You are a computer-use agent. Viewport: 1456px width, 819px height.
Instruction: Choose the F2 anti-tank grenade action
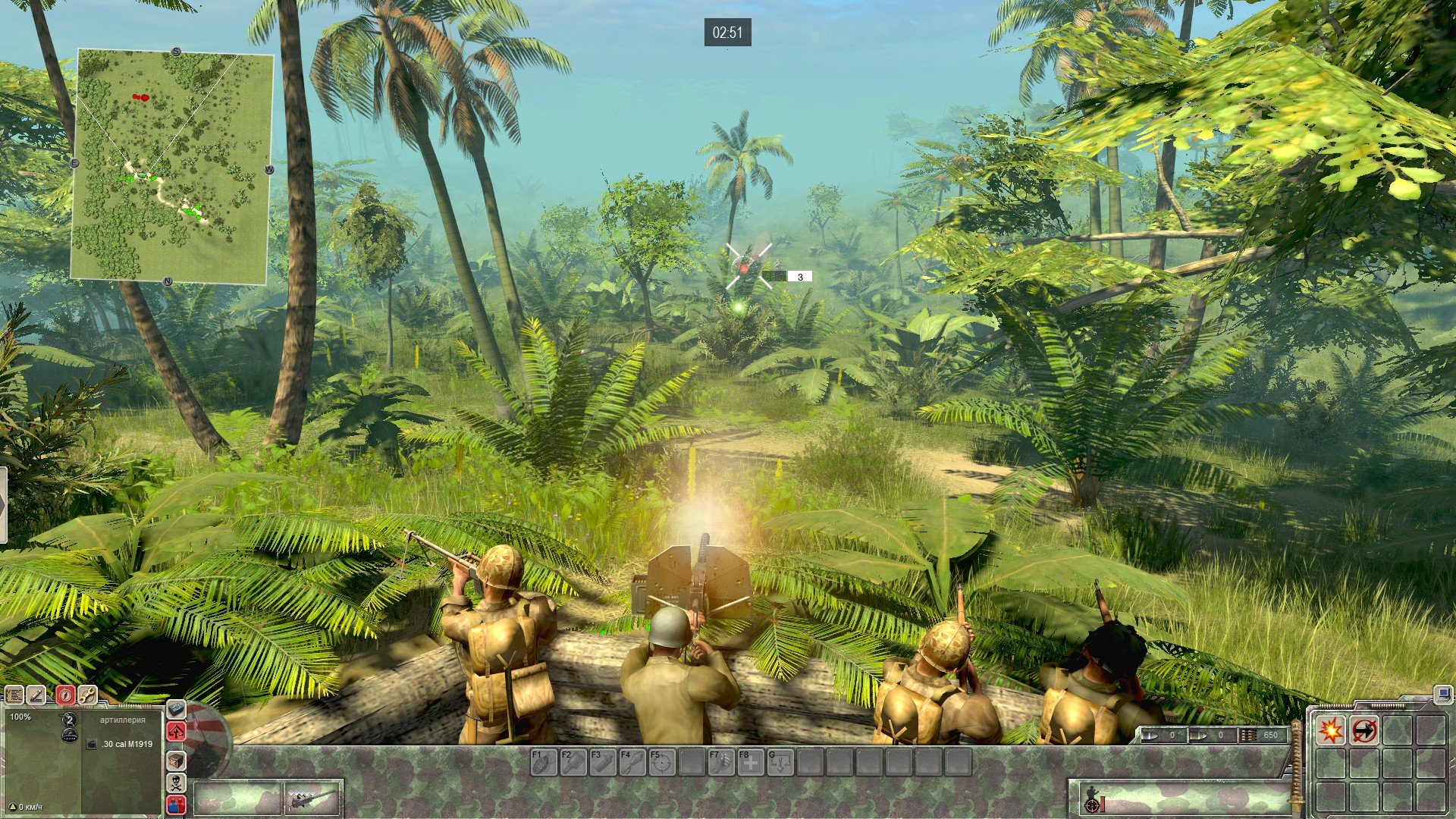pyautogui.click(x=573, y=762)
